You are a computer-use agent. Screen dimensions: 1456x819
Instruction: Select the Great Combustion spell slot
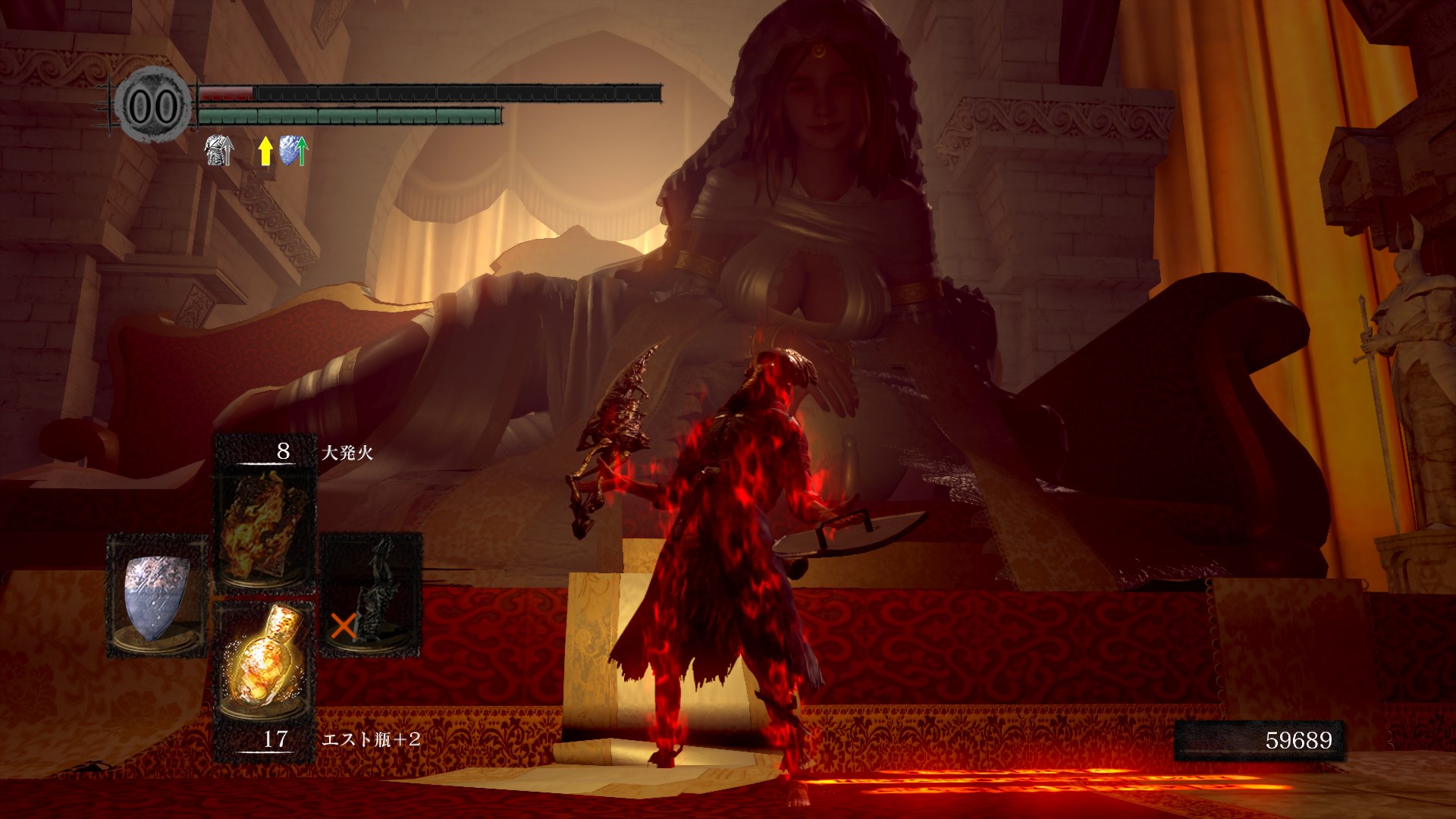click(265, 525)
